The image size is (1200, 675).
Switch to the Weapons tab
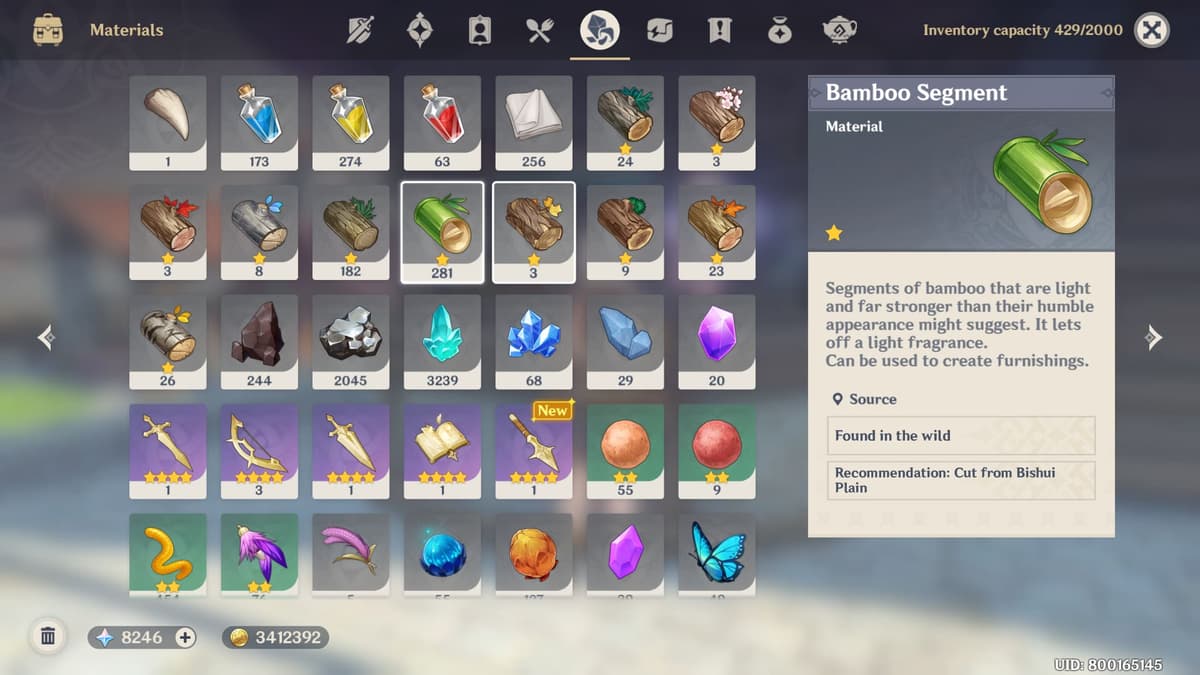point(360,30)
